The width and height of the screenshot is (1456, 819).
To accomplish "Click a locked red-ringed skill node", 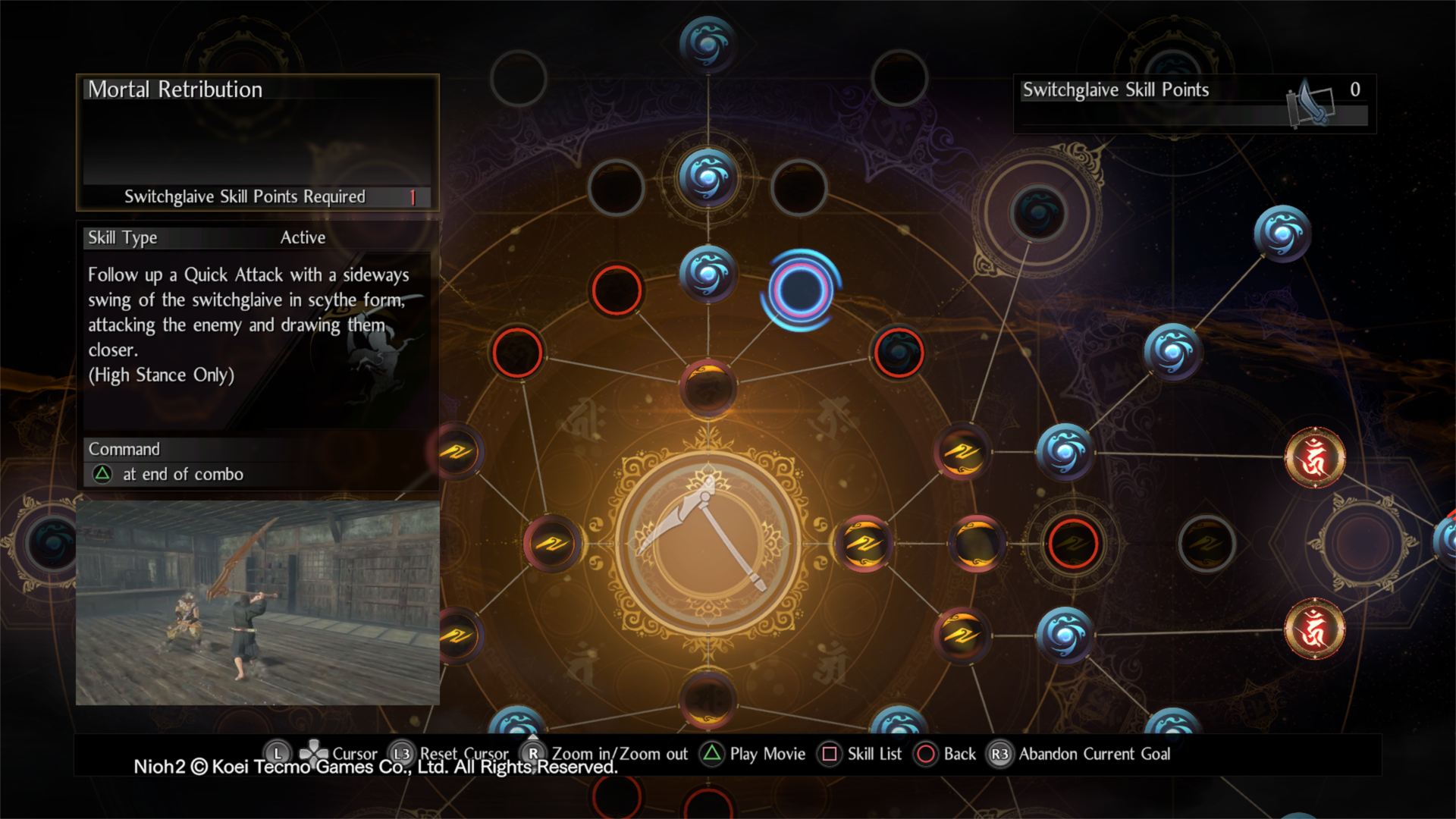I will [x=616, y=291].
